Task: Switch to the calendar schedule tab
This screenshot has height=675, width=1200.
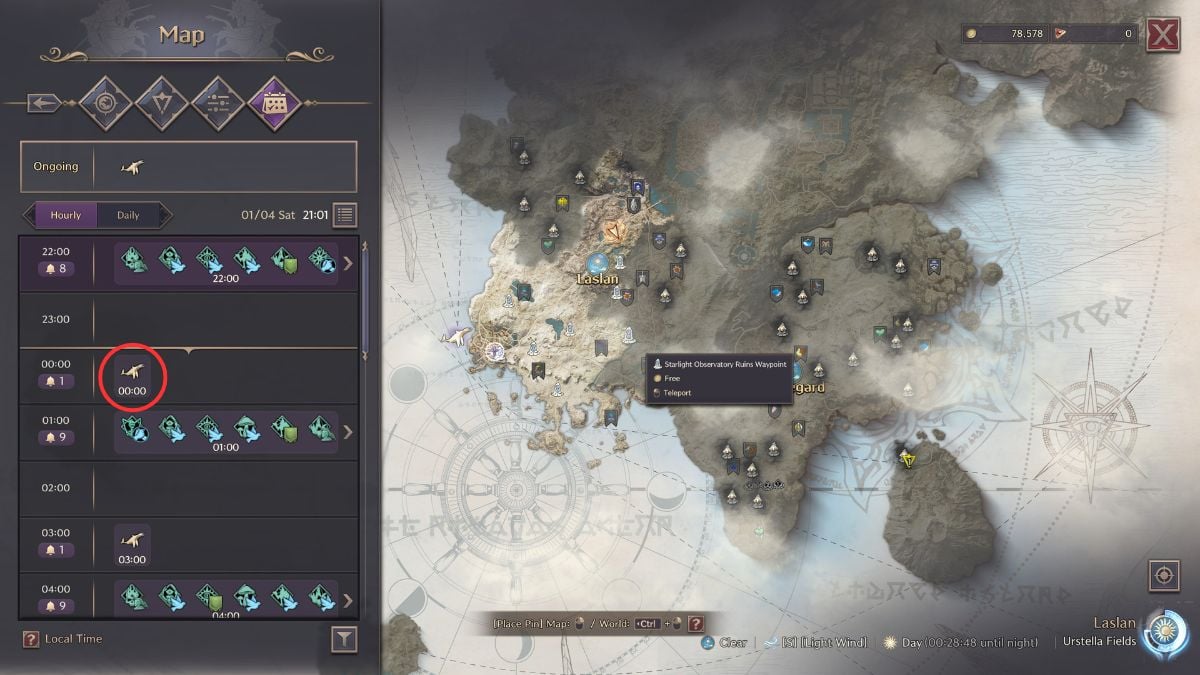Action: click(274, 102)
